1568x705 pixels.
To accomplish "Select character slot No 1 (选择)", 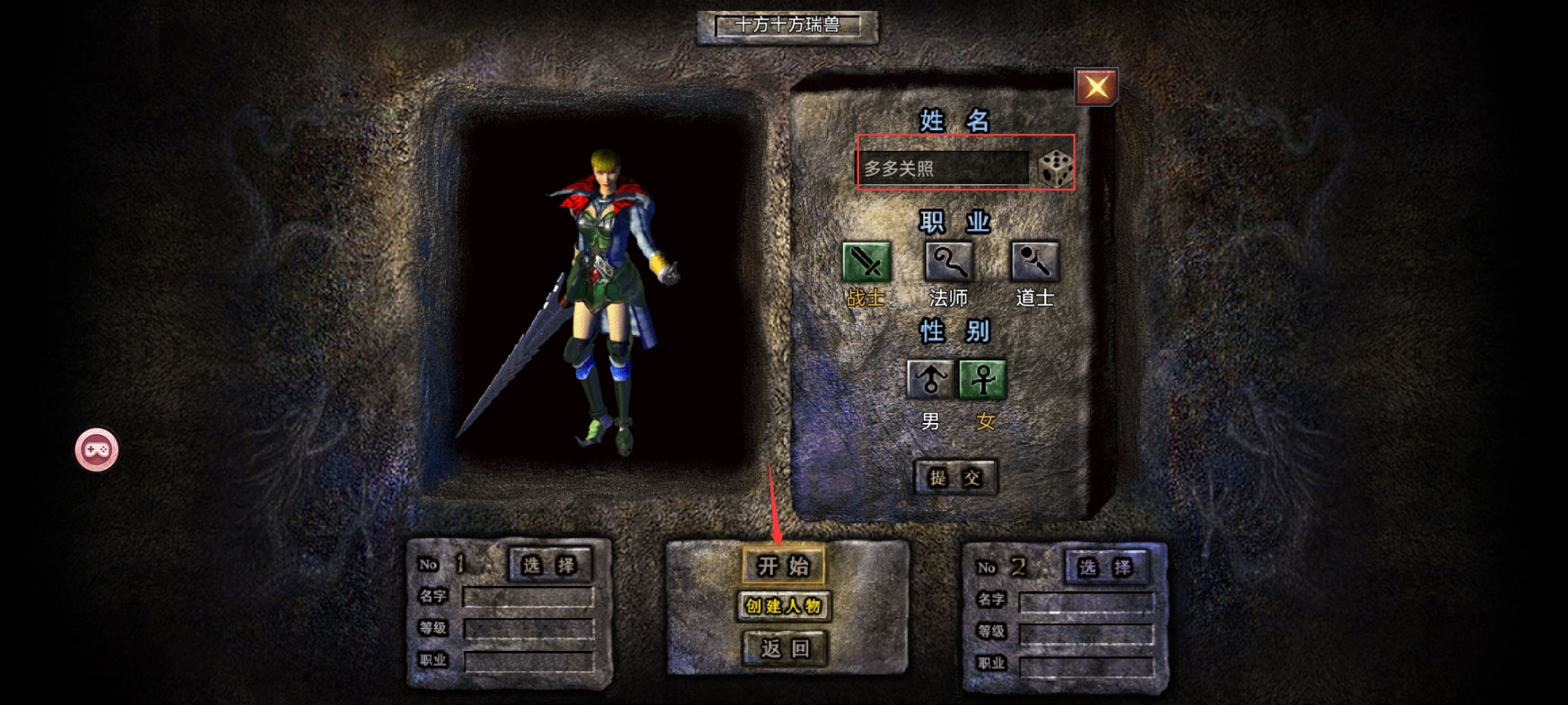I will click(550, 565).
